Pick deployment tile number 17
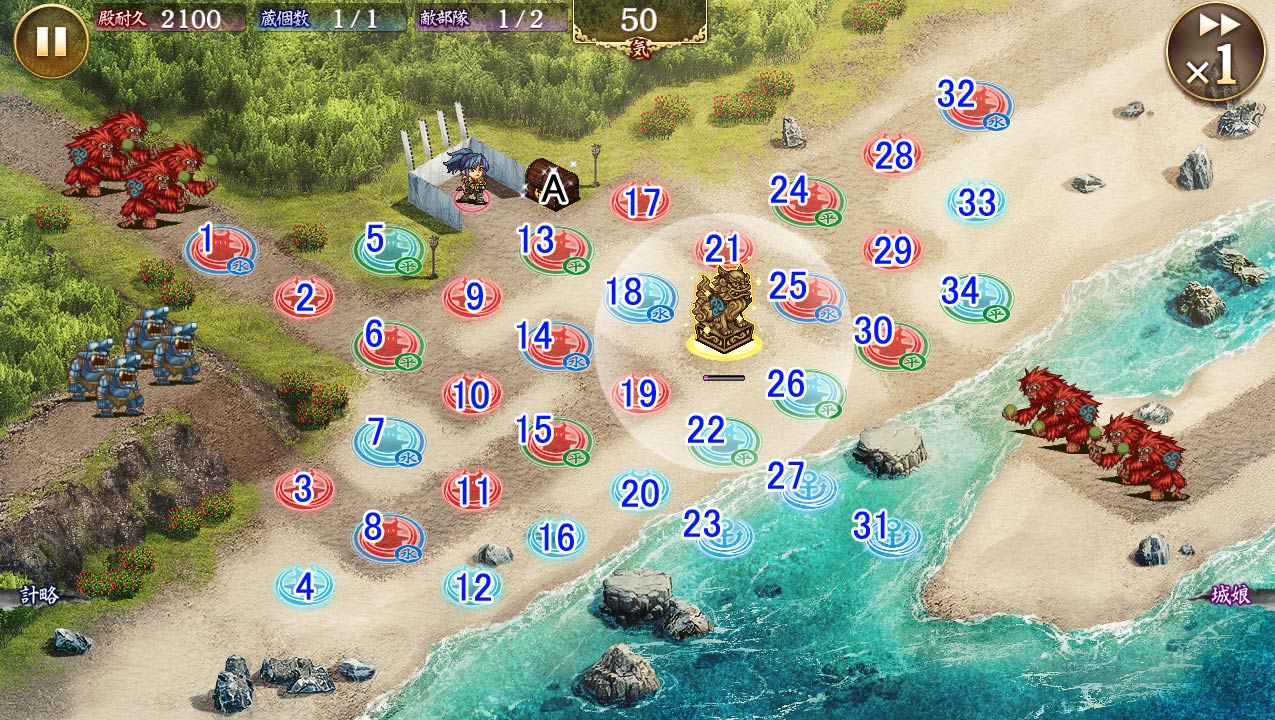The width and height of the screenshot is (1275, 720). point(641,203)
